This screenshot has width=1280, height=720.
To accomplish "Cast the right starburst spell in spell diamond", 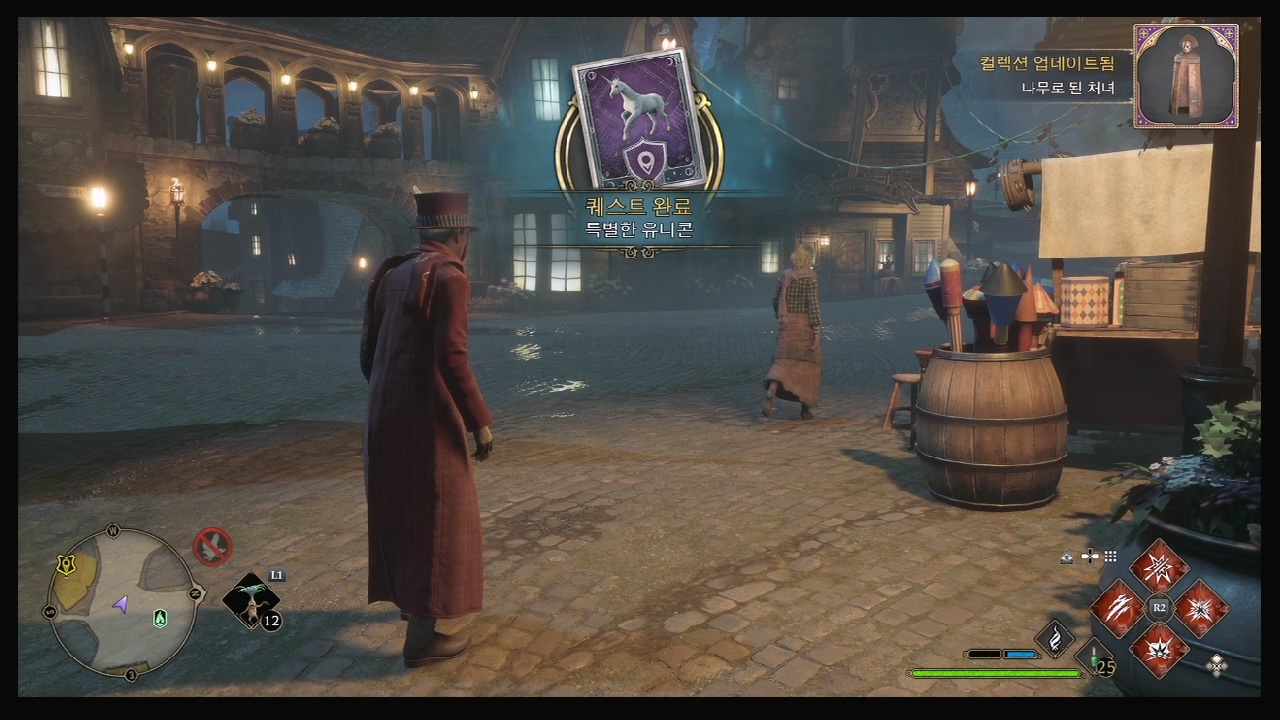I will point(1201,608).
